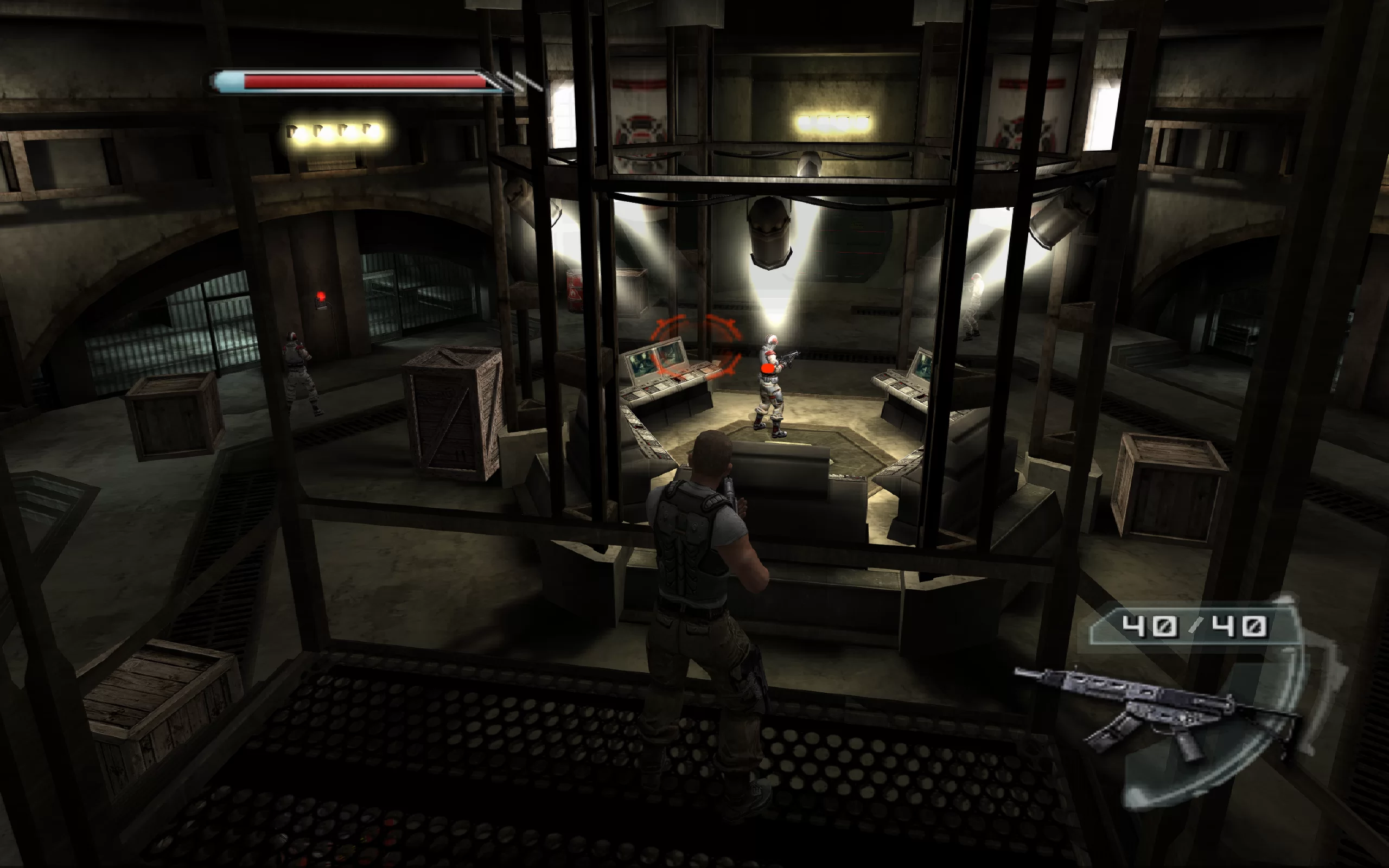The image size is (1389, 868).
Task: Select the submachine gun weapon icon
Action: (x=1154, y=710)
